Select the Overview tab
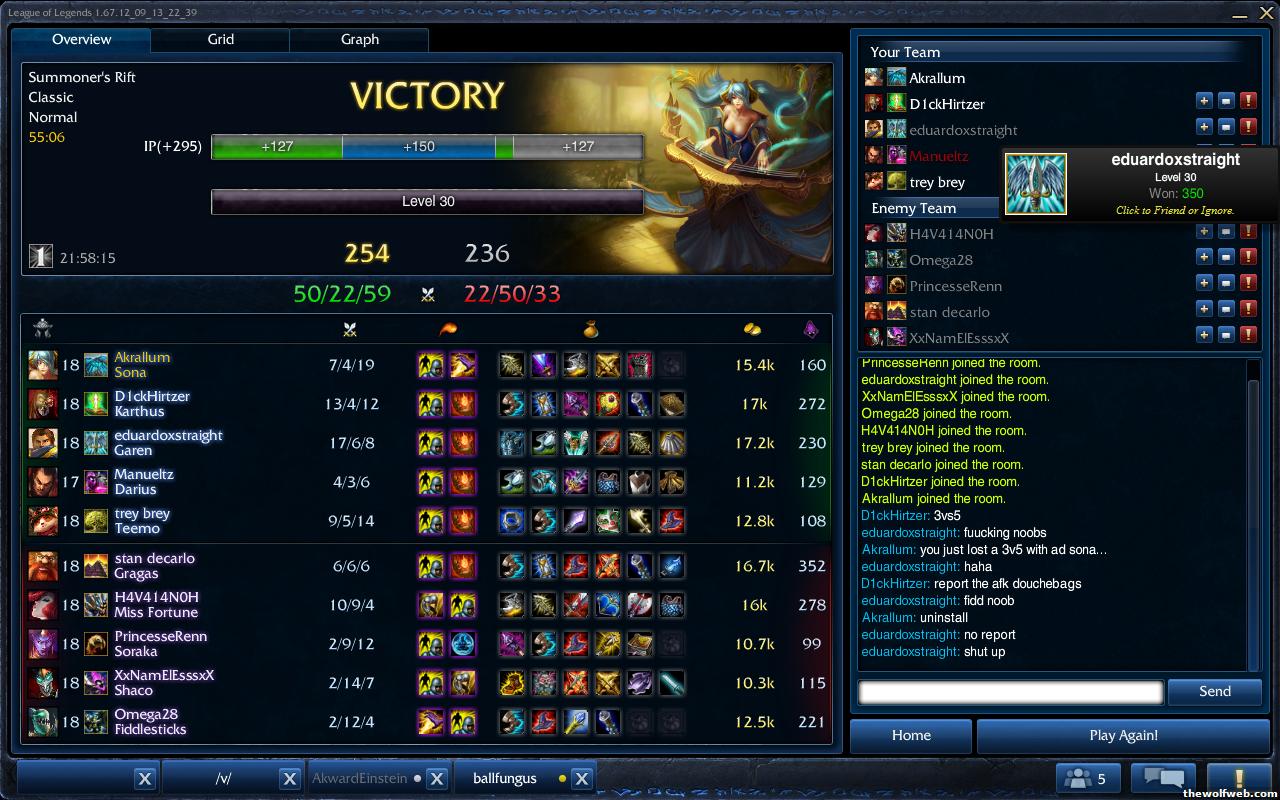This screenshot has height=800, width=1280. (x=82, y=40)
